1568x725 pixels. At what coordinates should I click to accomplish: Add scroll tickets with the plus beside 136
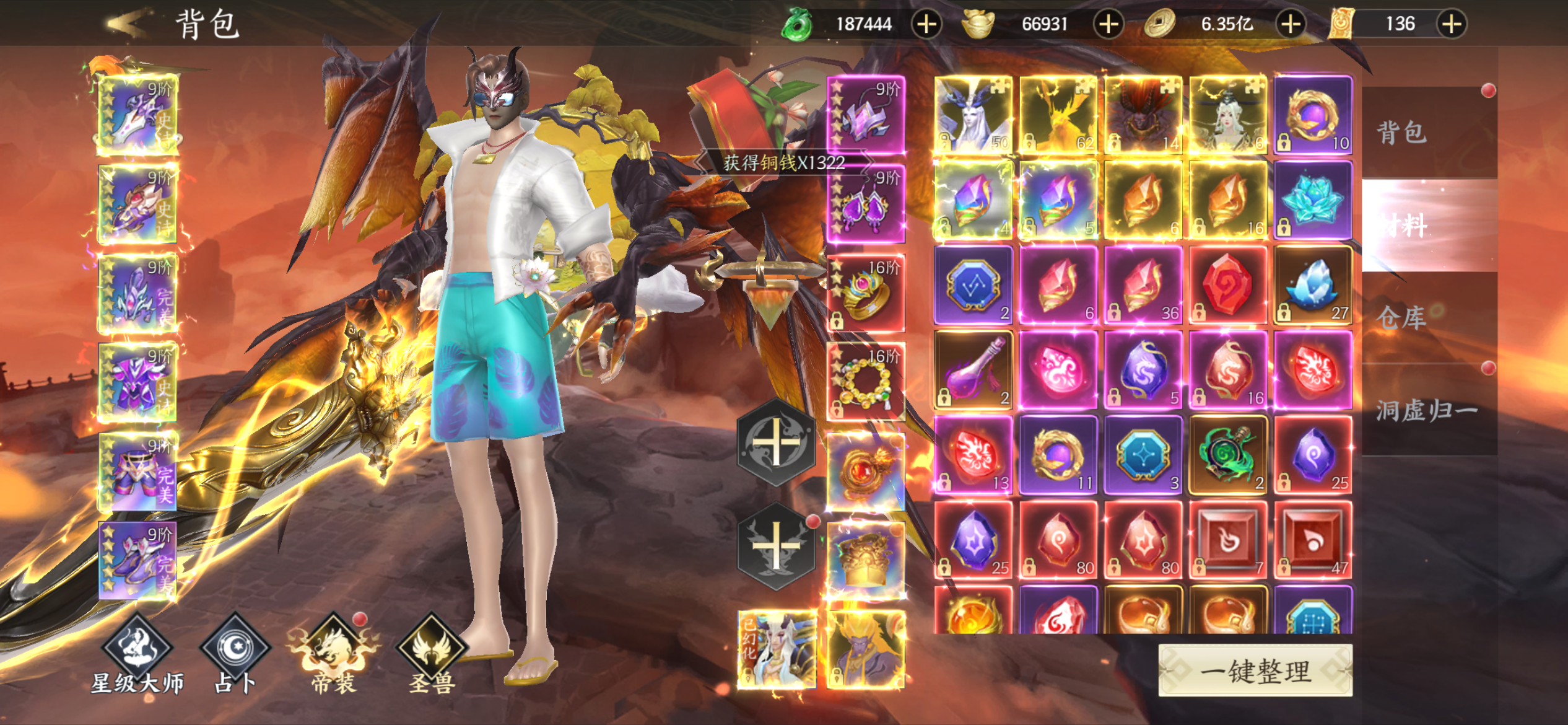pos(1452,24)
